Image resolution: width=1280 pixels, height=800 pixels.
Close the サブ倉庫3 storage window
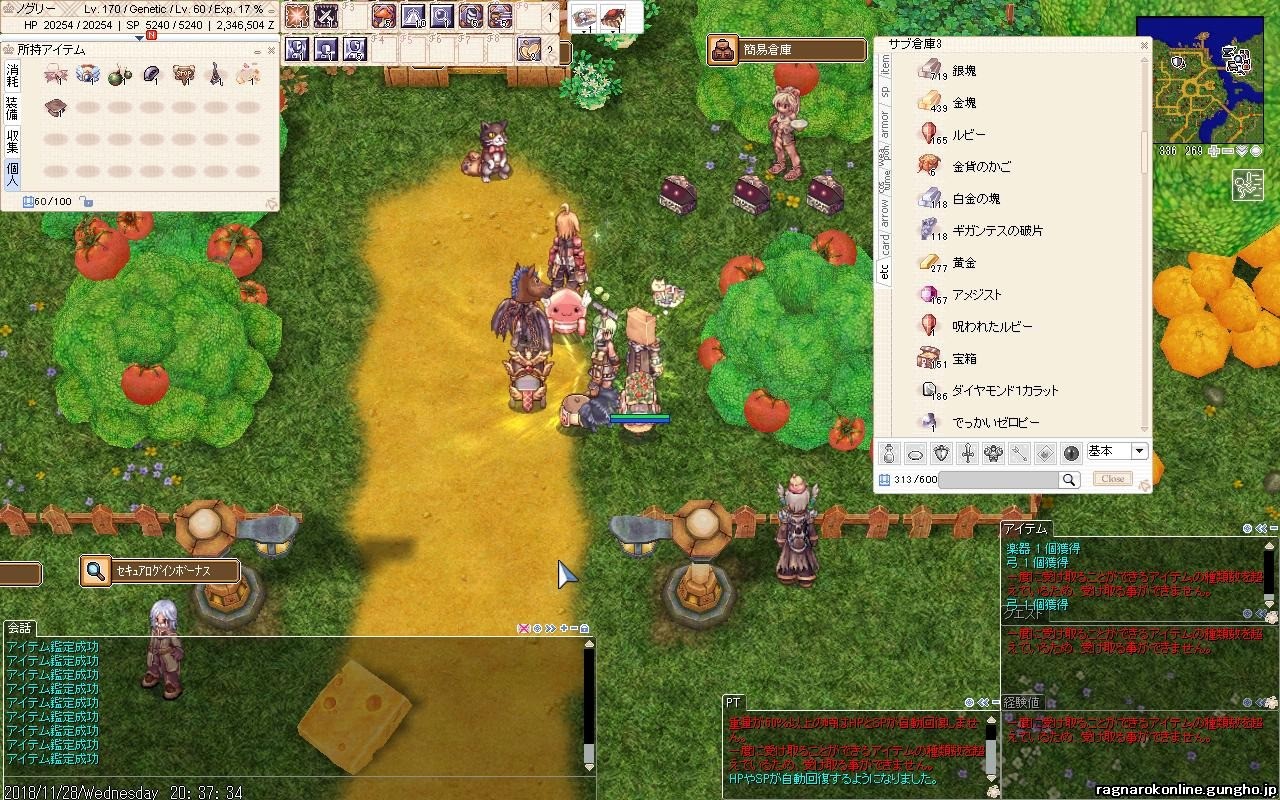click(x=1144, y=45)
